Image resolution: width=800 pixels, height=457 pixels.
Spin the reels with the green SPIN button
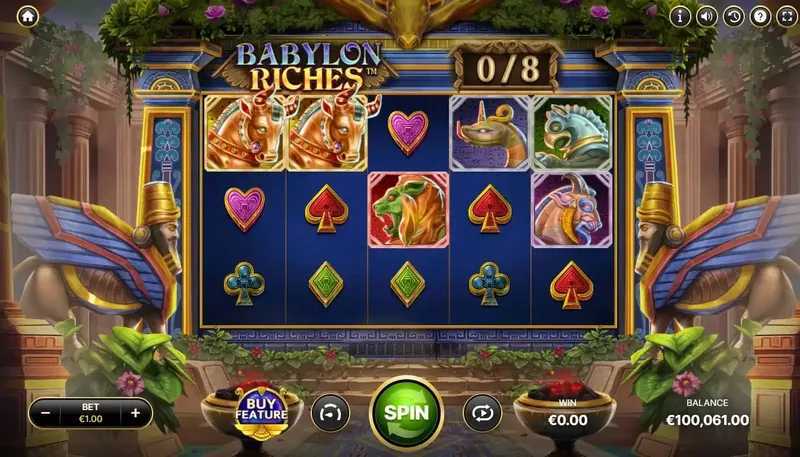407,412
